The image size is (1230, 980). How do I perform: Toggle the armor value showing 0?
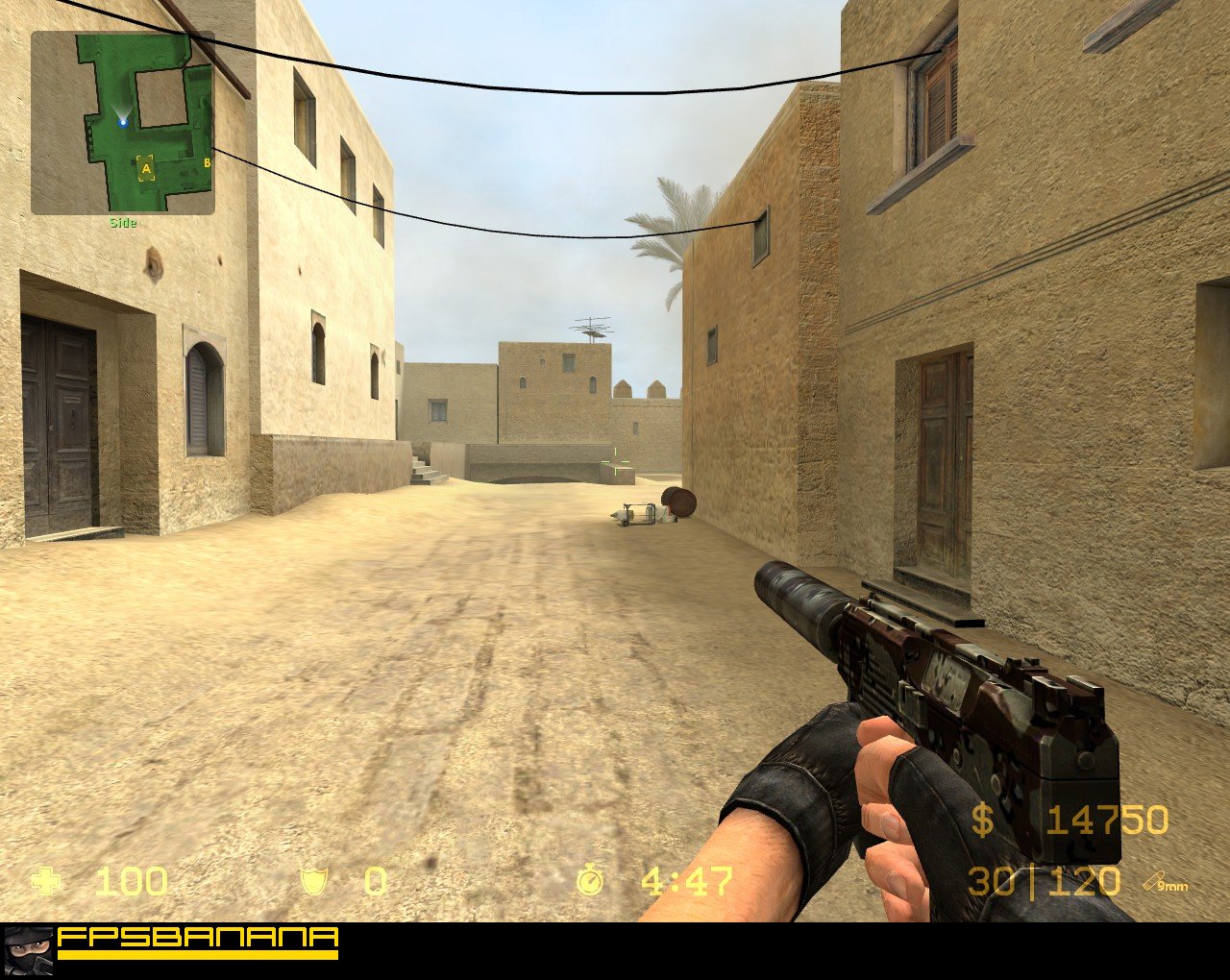point(374,882)
